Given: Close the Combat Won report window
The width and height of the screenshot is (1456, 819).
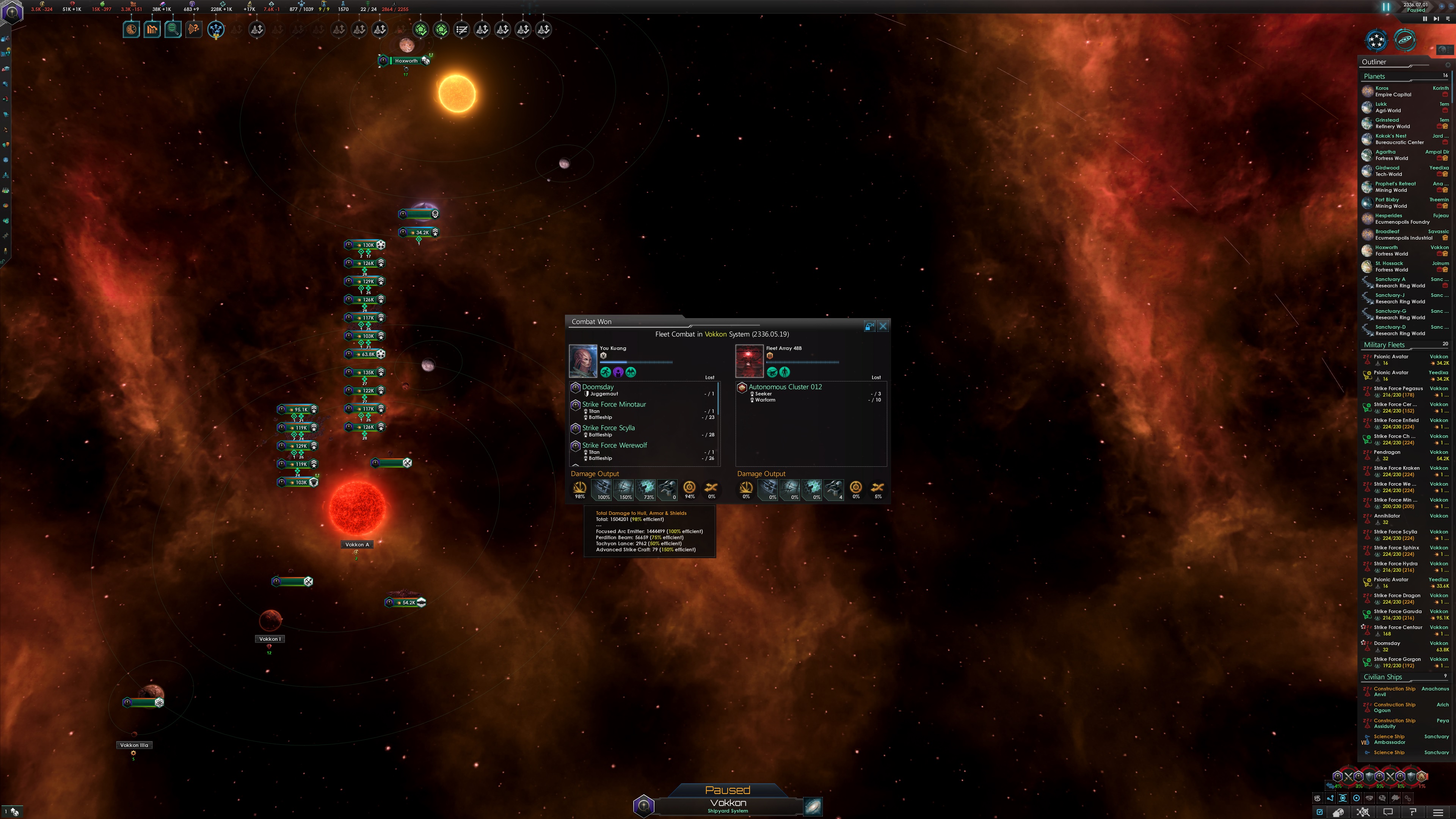Looking at the screenshot, I should pos(883,326).
